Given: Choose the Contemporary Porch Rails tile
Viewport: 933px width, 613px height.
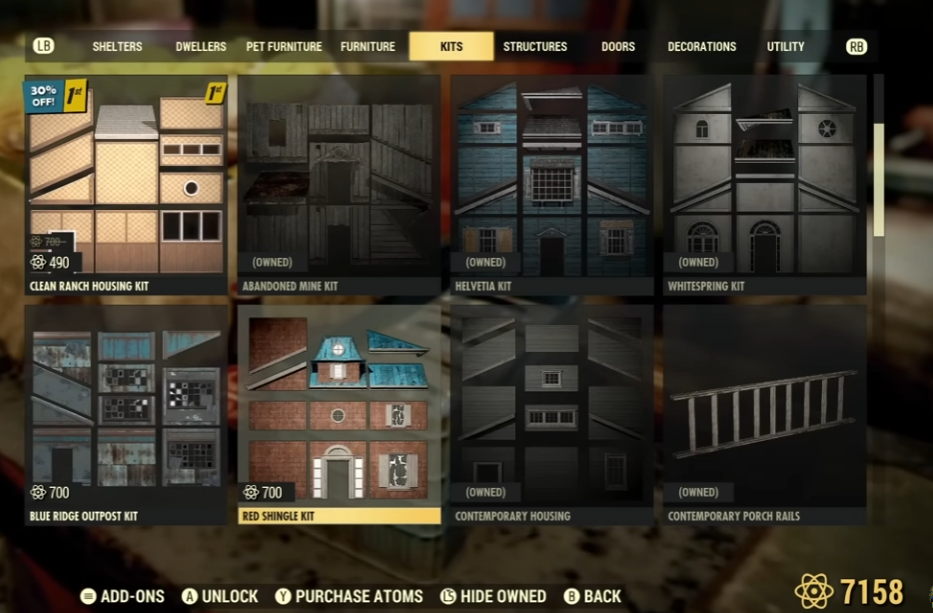Looking at the screenshot, I should [x=765, y=415].
